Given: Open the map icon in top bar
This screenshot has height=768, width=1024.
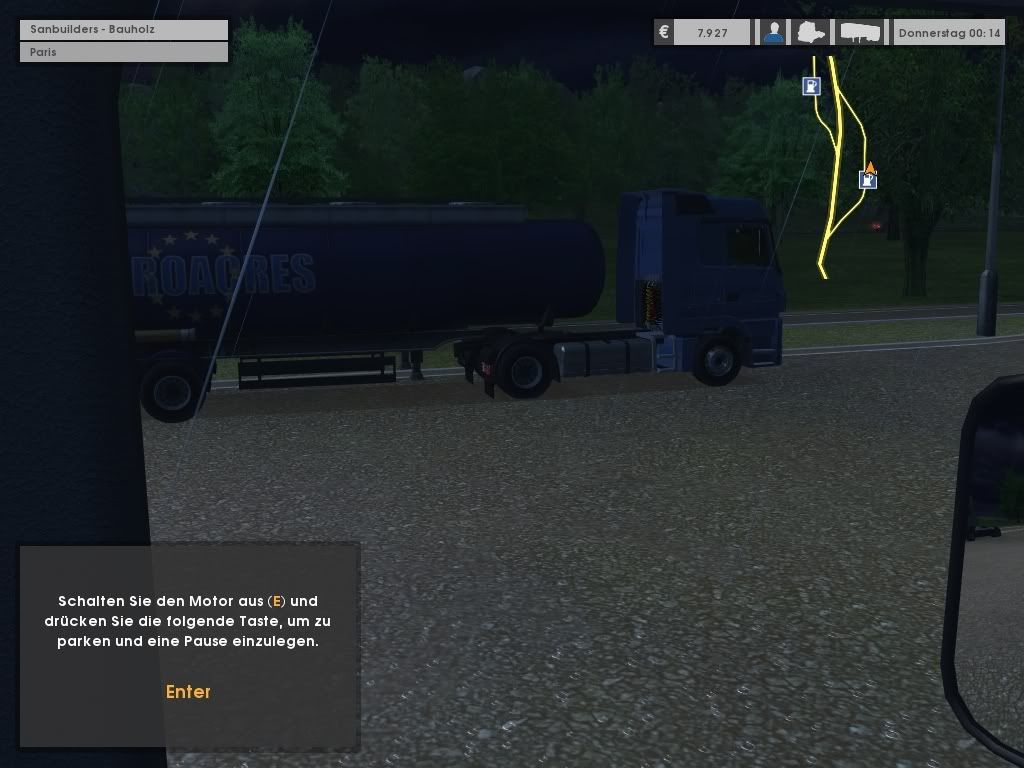Looking at the screenshot, I should pos(811,33).
